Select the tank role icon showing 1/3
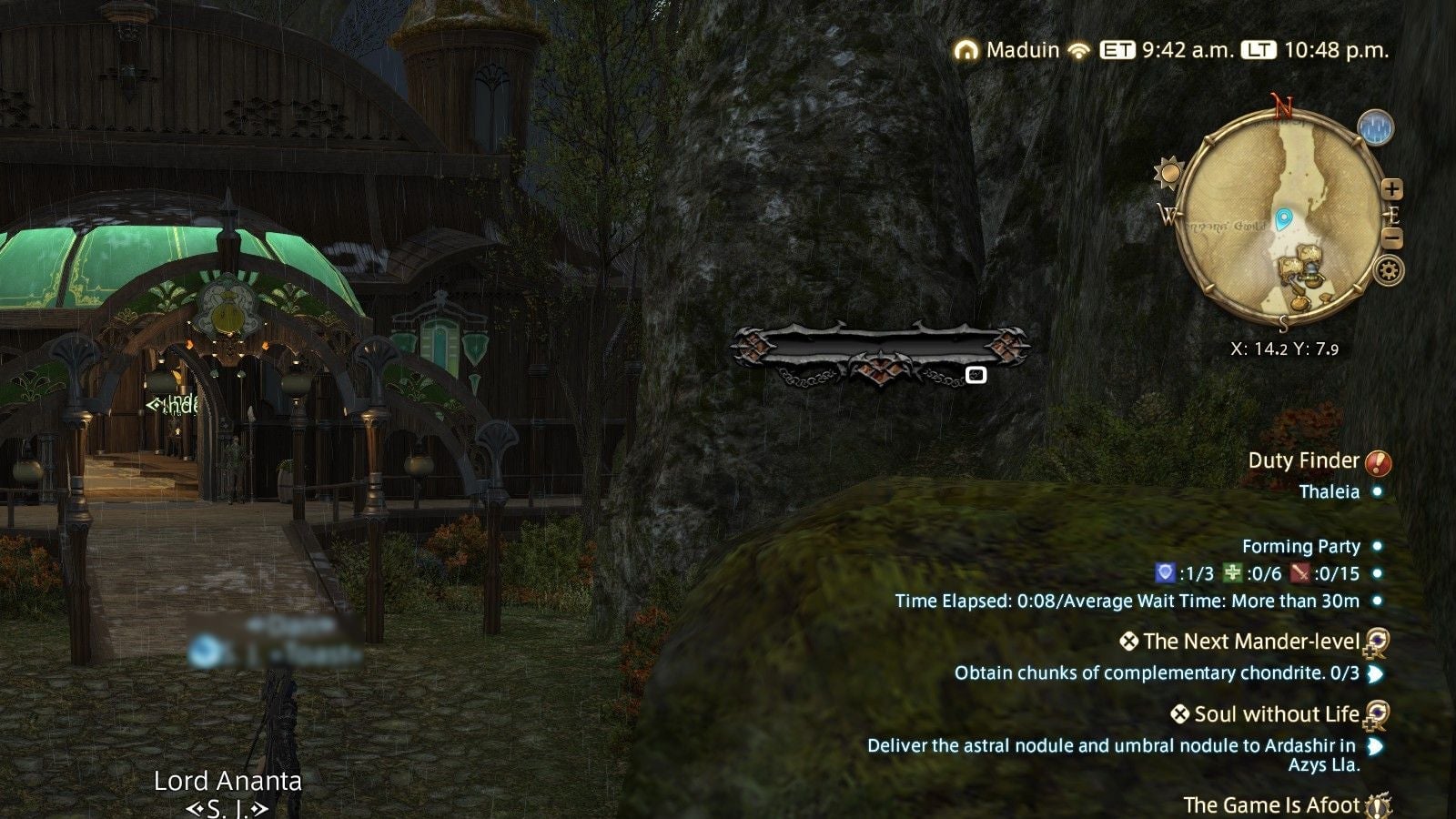 [x=1166, y=573]
